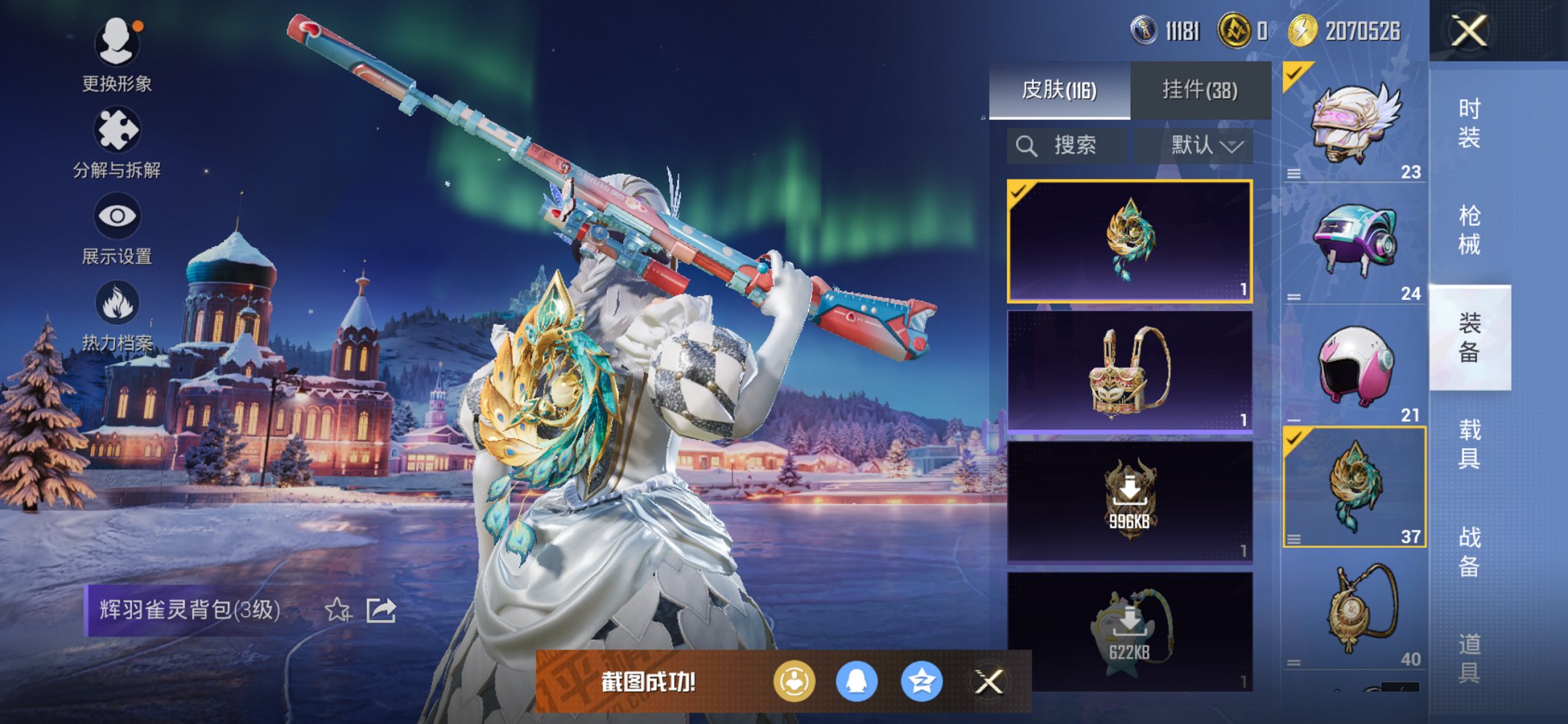1568x724 pixels.
Task: Open 枪械 firearms category
Action: click(1469, 229)
